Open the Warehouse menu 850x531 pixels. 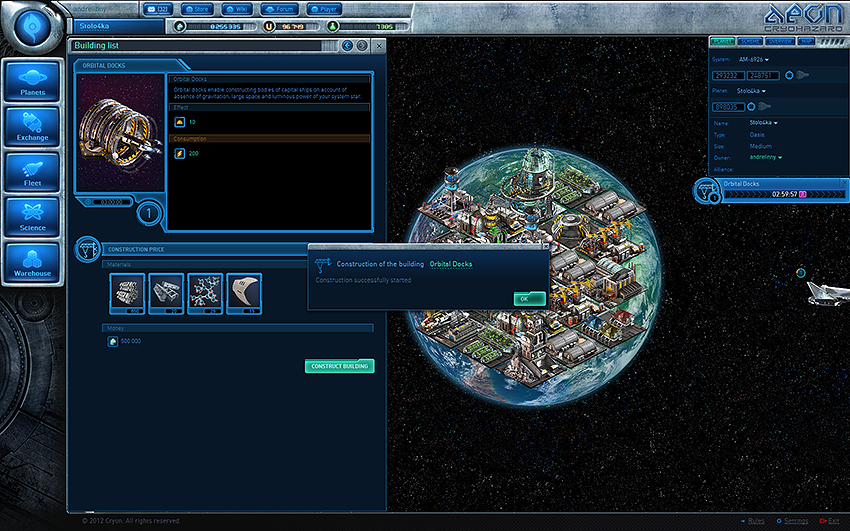[x=32, y=264]
